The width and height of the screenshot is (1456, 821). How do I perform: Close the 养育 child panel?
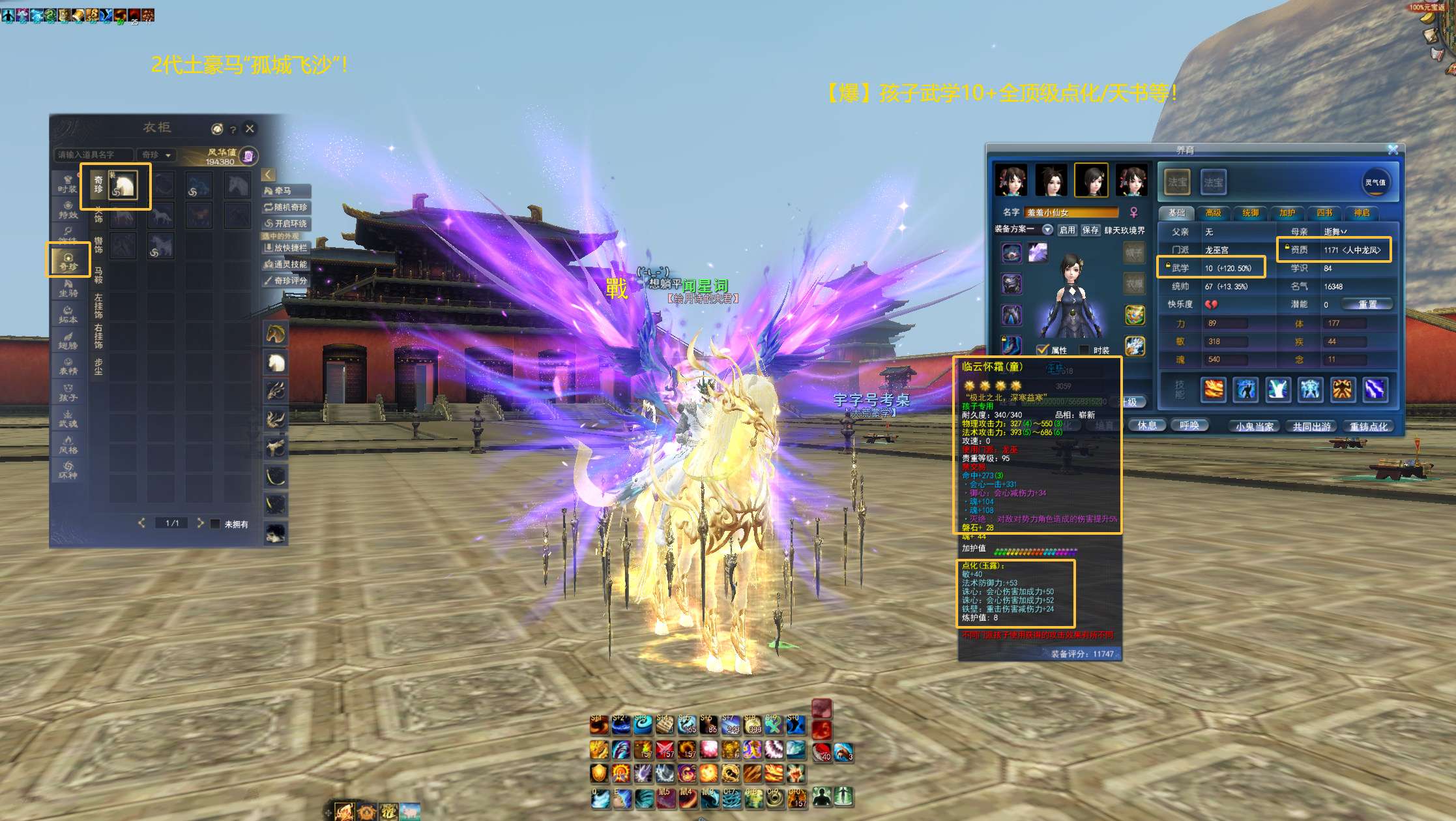pos(1393,149)
